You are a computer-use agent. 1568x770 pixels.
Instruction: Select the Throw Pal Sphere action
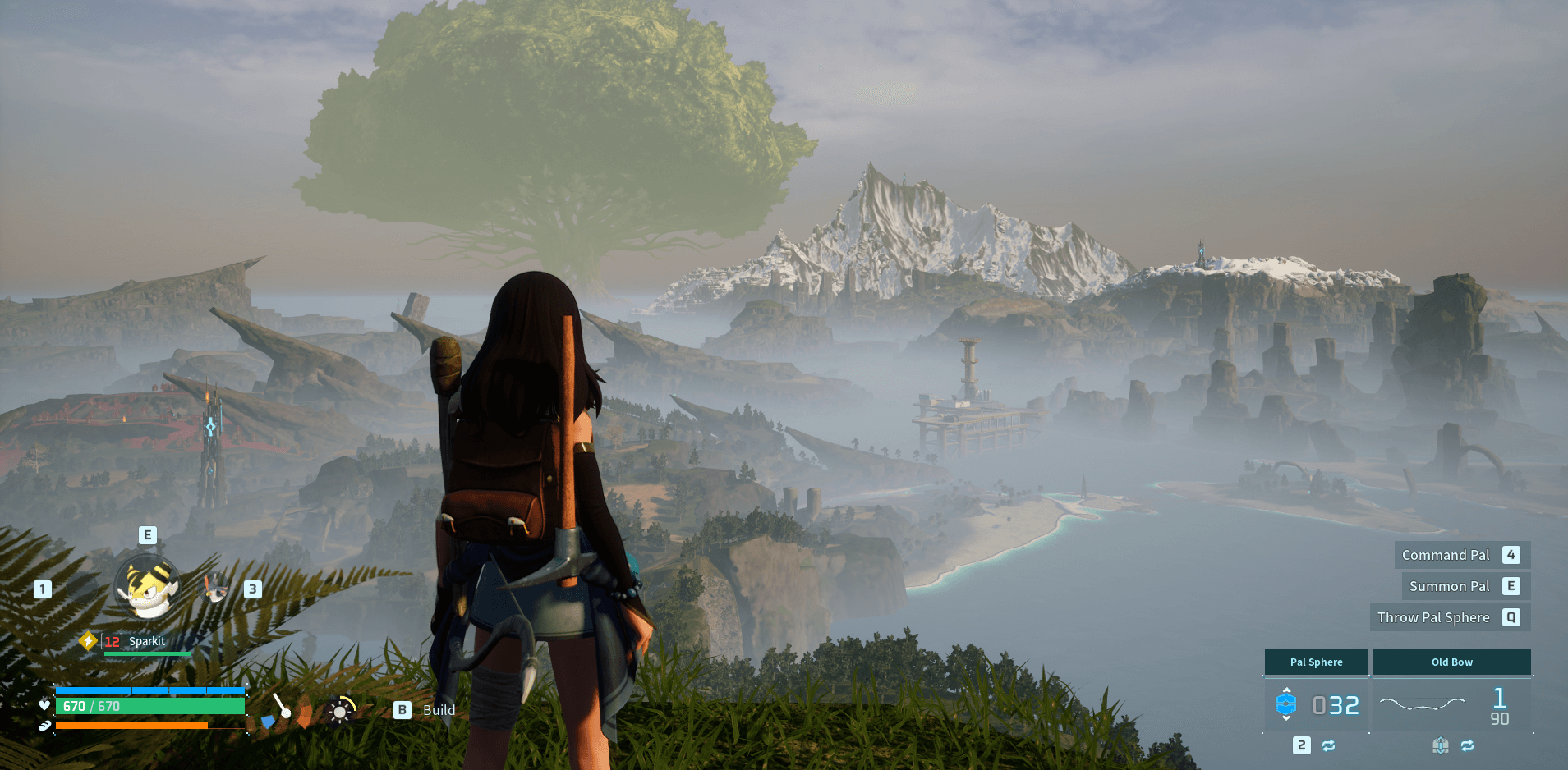1448,617
